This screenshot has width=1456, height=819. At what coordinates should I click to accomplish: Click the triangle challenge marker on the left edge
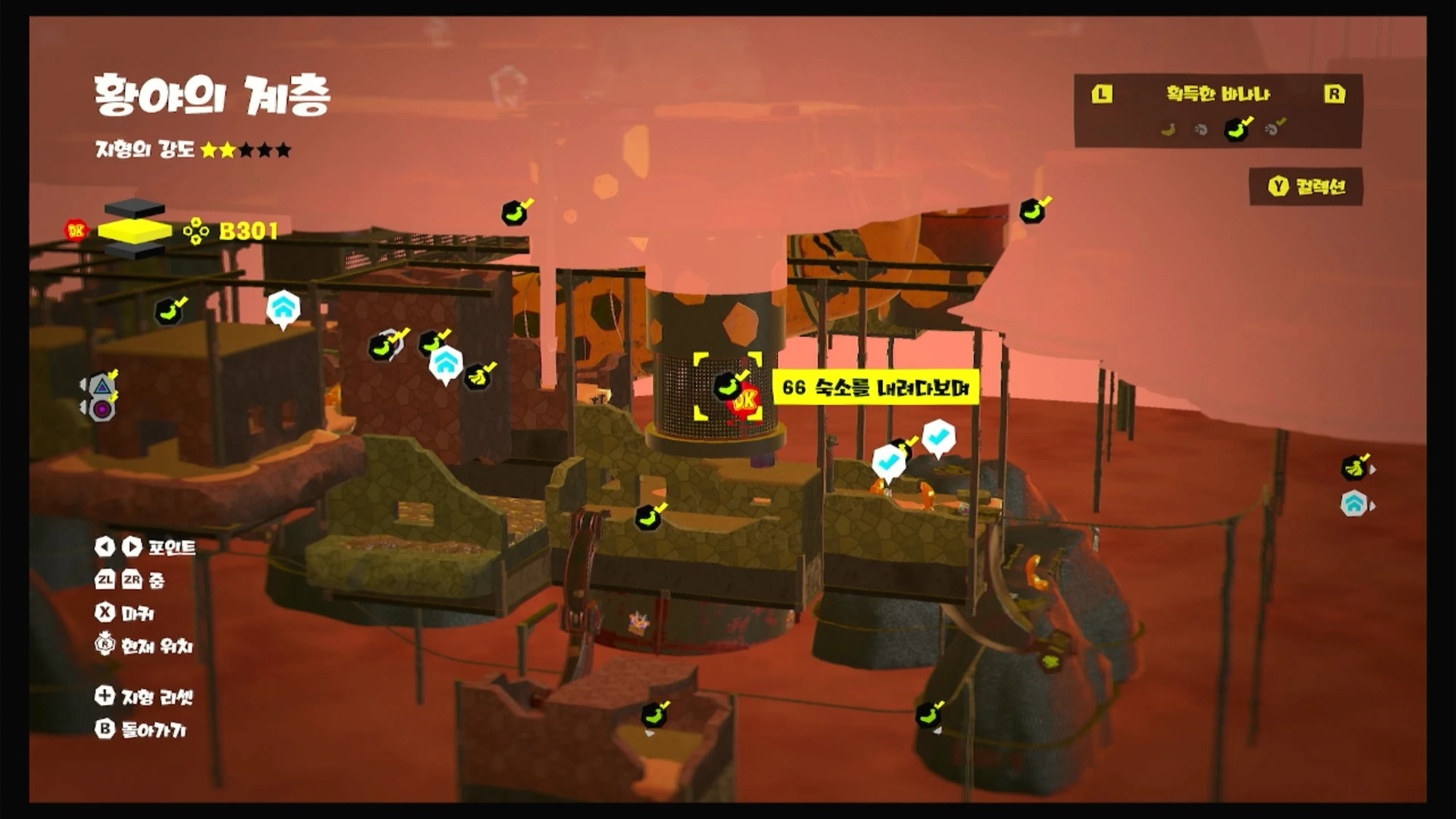pos(102,386)
